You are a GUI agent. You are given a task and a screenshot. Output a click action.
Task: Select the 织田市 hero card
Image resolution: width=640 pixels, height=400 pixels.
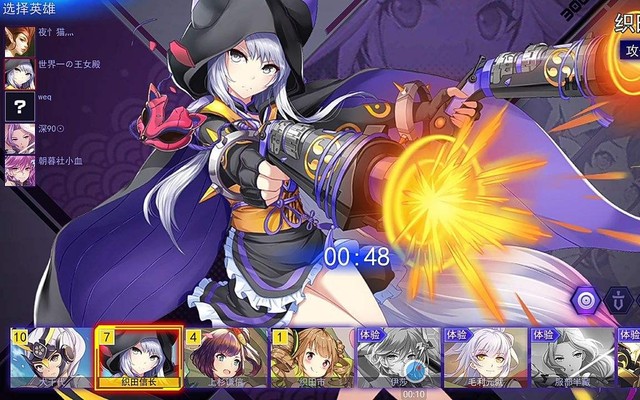(312, 357)
